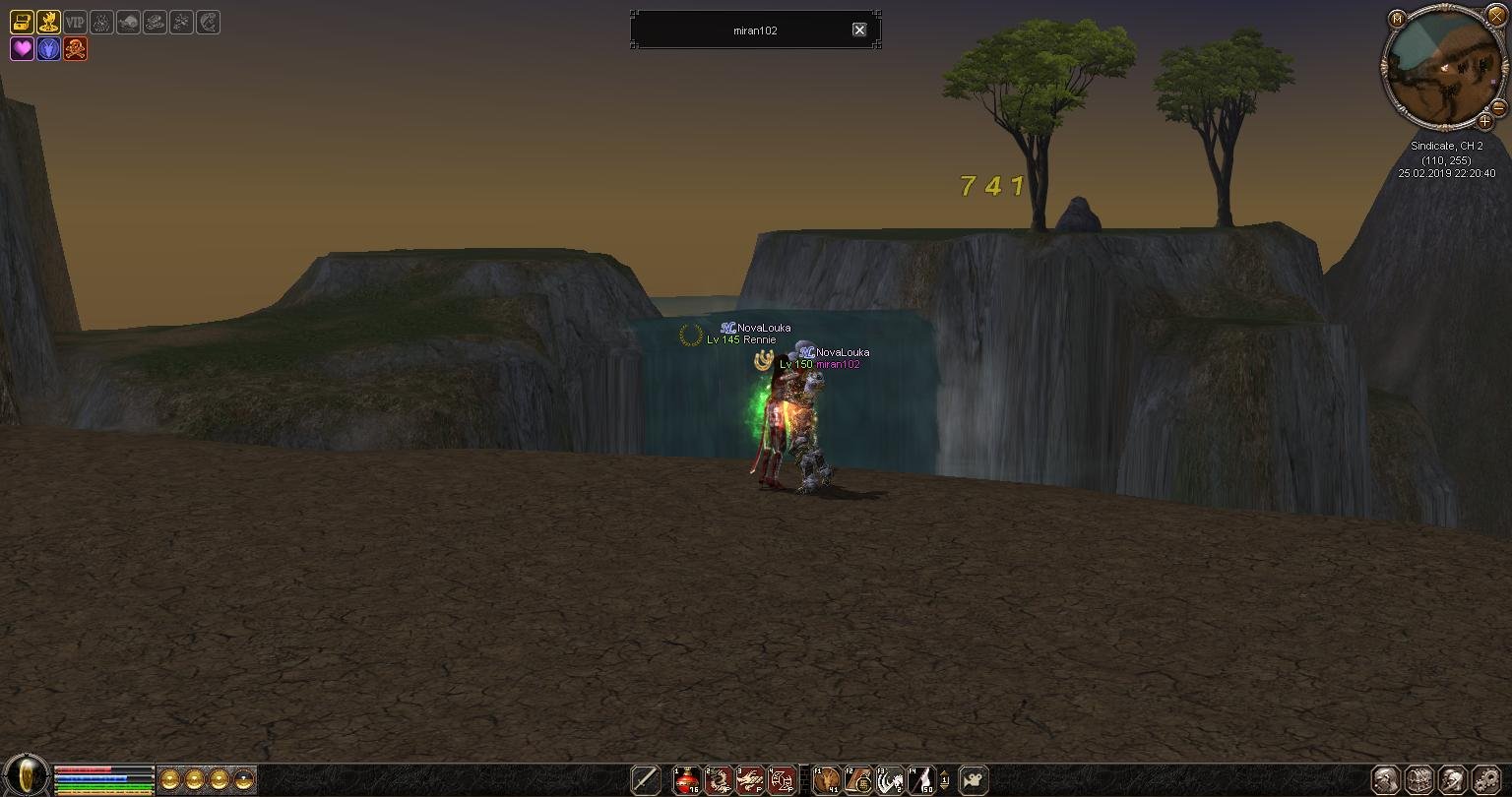Screen dimensions: 1512x797
Task: Use the F1 horned emblem item
Action: pos(827,780)
